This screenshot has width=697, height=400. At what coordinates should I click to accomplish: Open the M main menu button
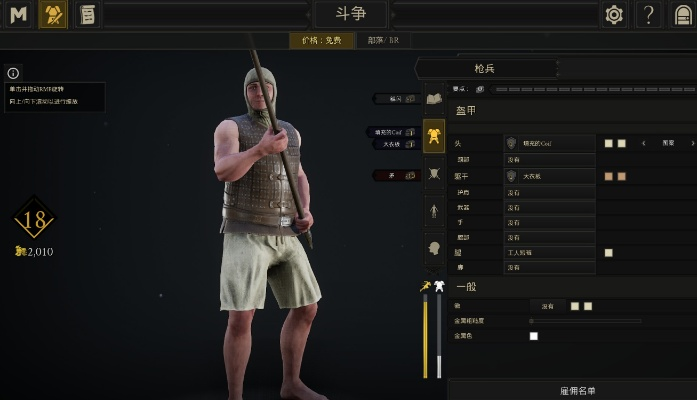click(x=19, y=14)
